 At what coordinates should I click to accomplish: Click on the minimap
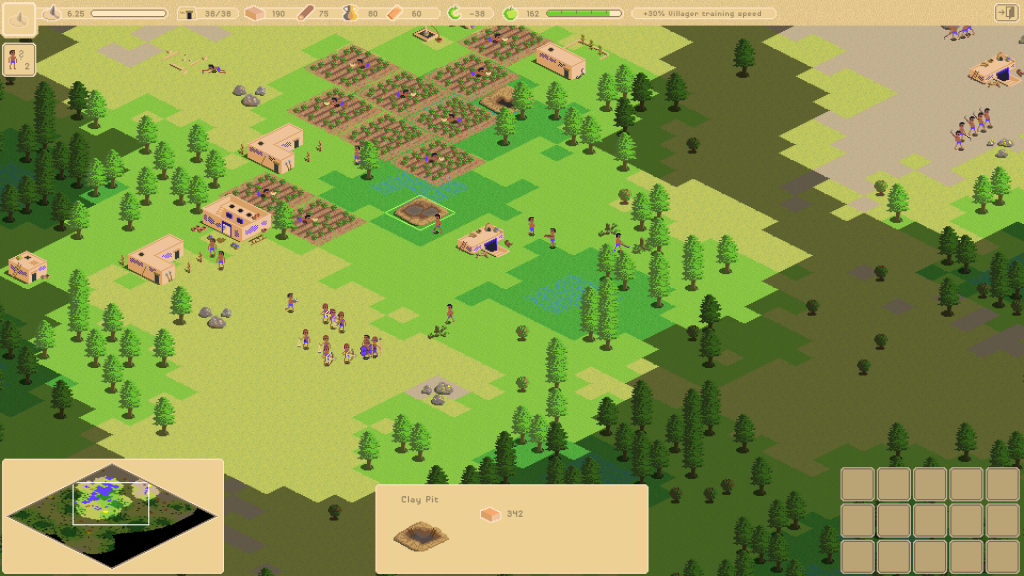click(x=112, y=515)
